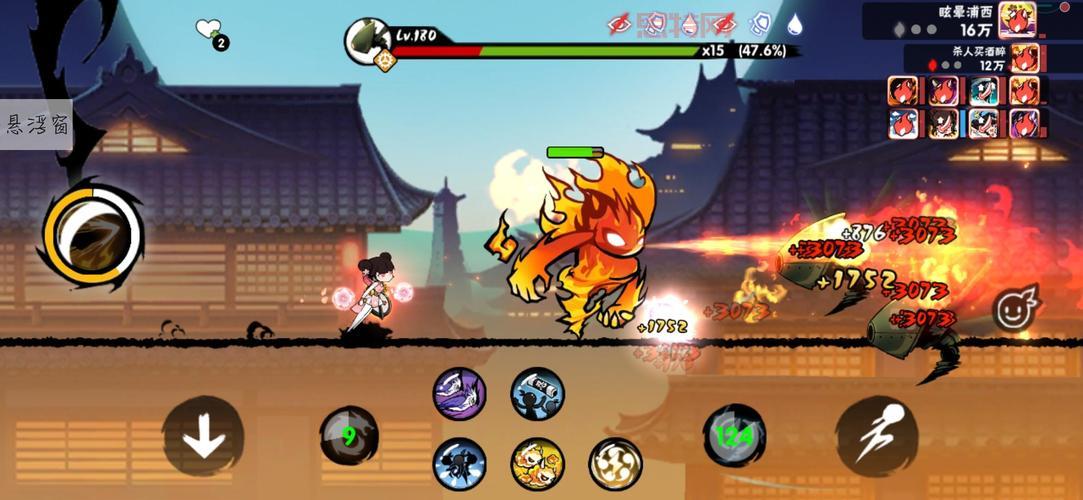The image size is (1083, 500).
Task: Cast the blue dark-glyph skill
Action: 459,464
